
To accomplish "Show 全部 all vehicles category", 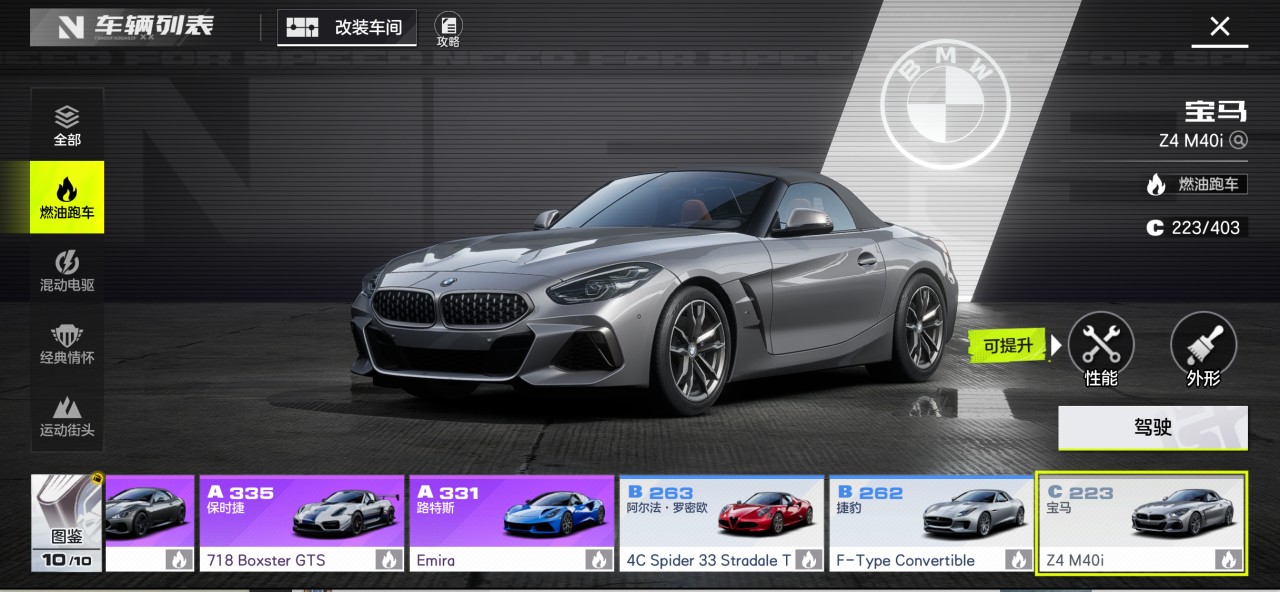I will 67,125.
